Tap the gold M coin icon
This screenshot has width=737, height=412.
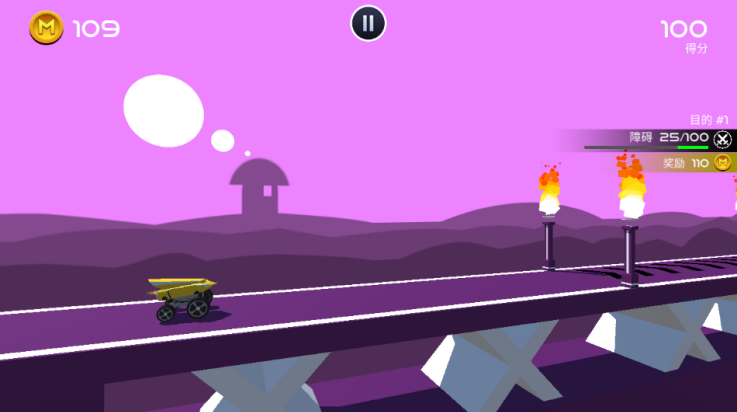click(x=46, y=28)
